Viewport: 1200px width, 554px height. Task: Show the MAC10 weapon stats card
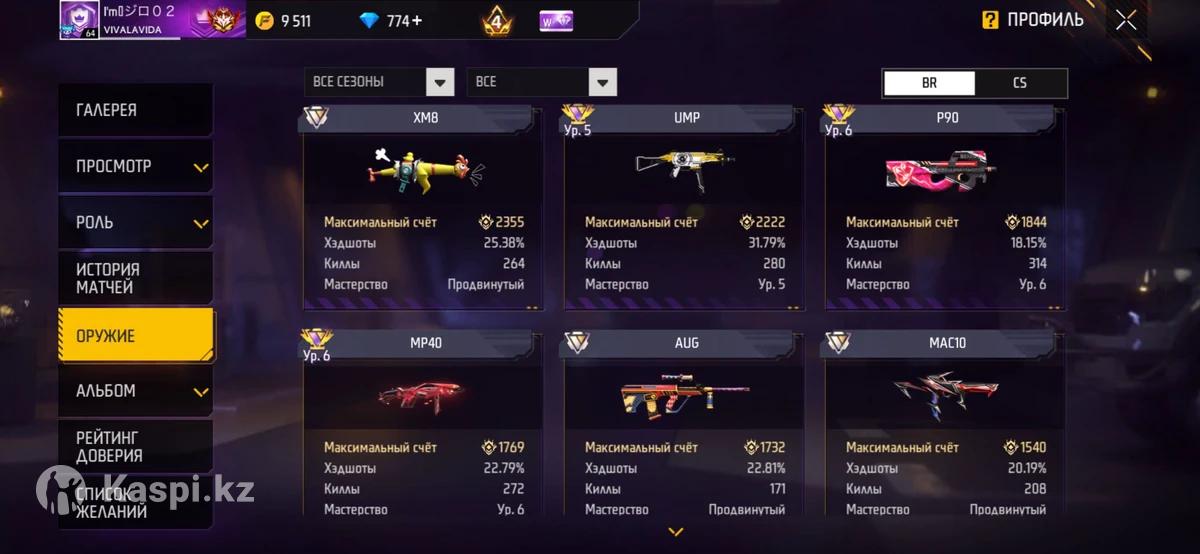(945, 425)
